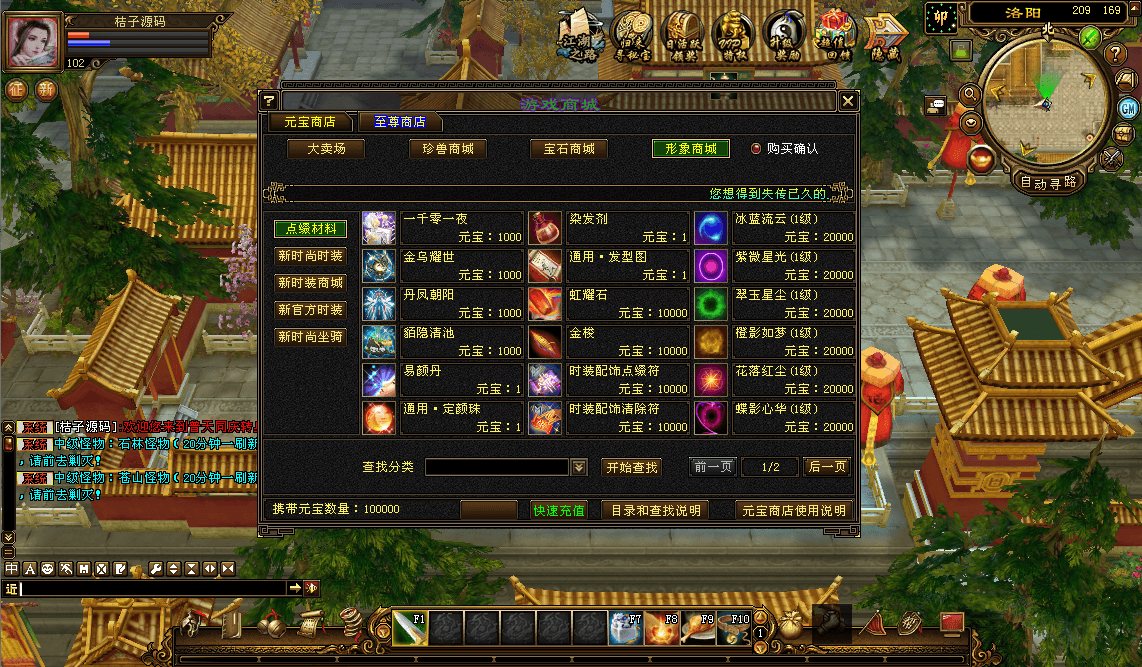Select the 新时尚时装 category
The image size is (1142, 667).
tap(310, 256)
